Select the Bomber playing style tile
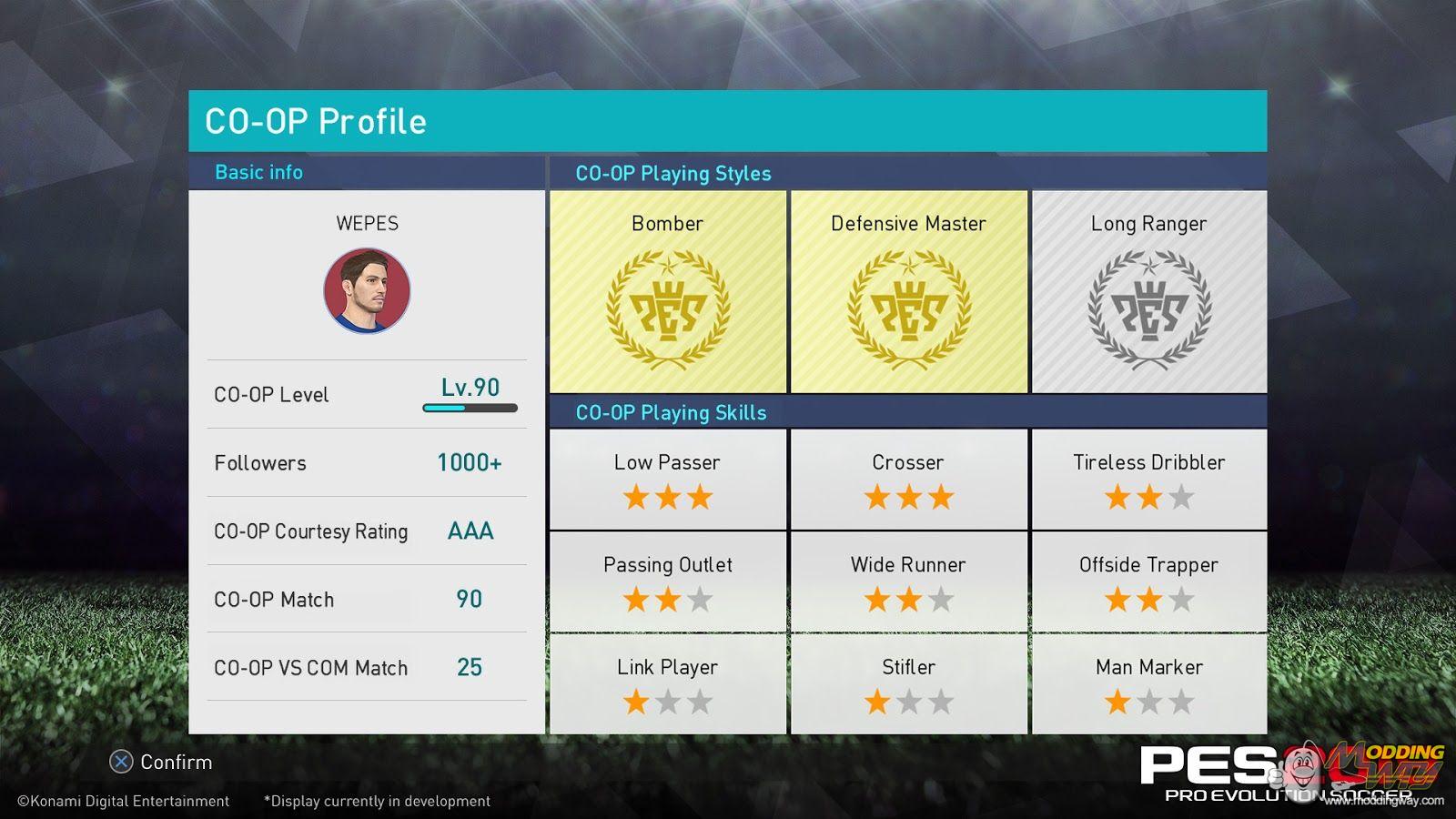This screenshot has width=1456, height=819. coord(668,292)
